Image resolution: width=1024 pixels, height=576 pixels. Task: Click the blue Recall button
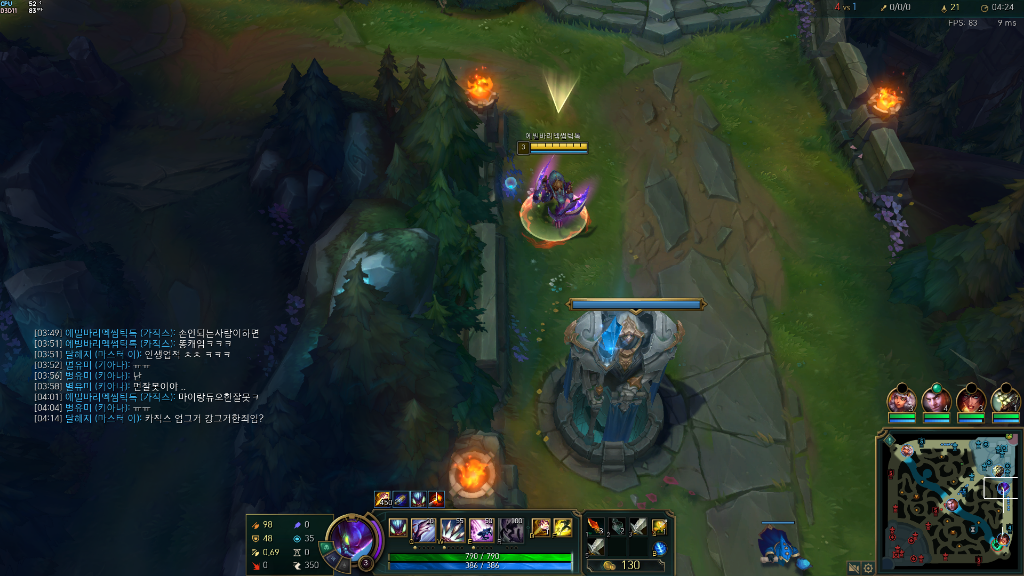(659, 547)
